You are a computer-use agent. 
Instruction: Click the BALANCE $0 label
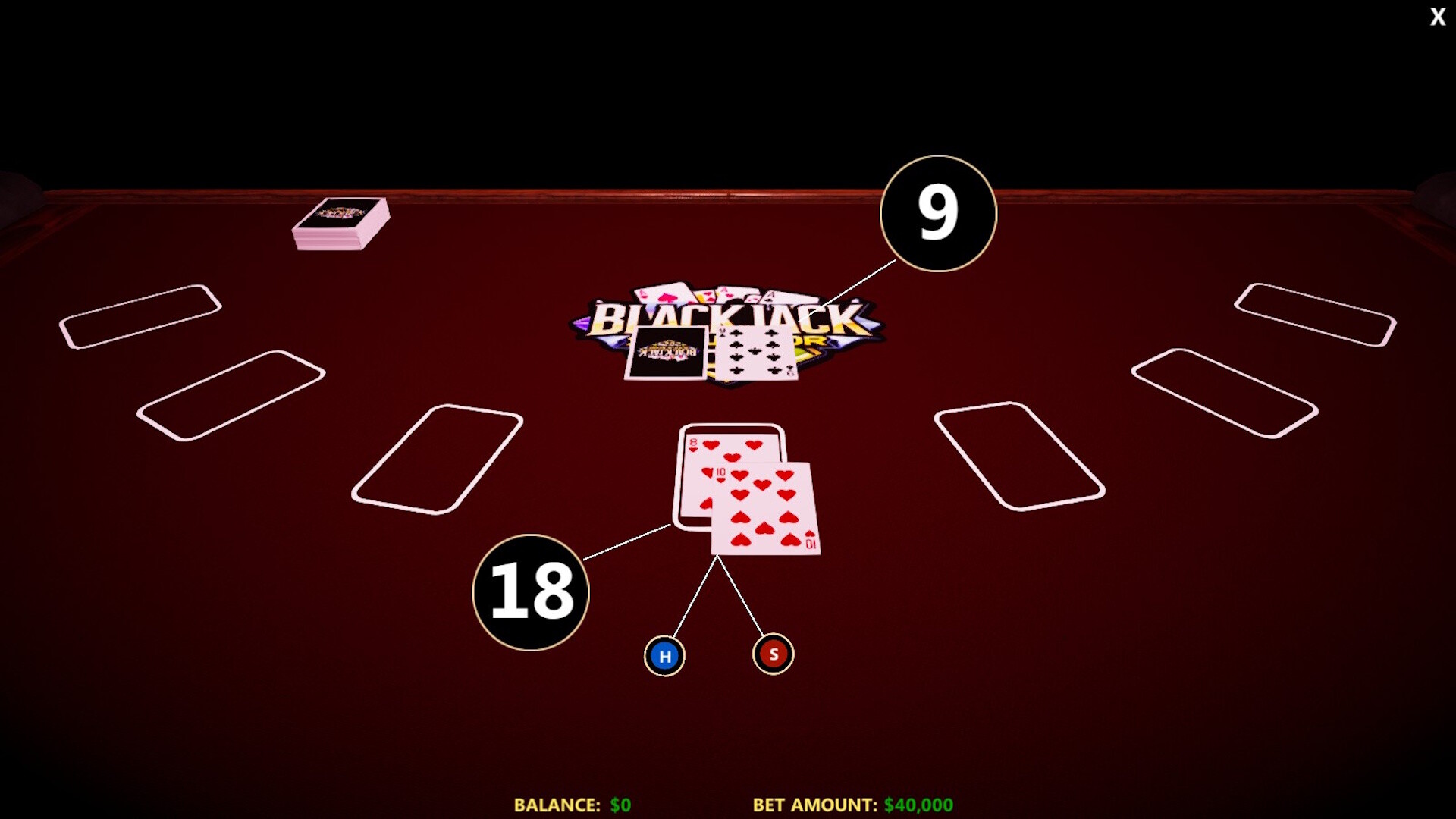[571, 802]
